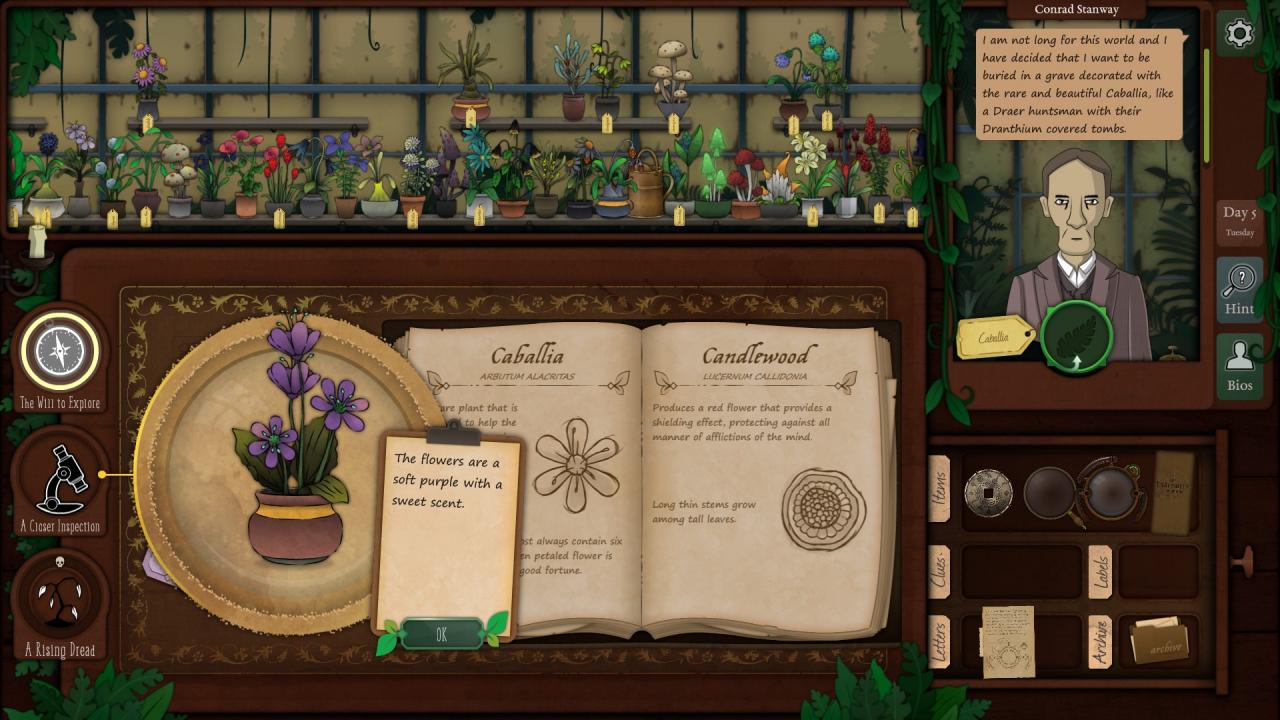This screenshot has height=720, width=1280.
Task: Click the Letters drawer label
Action: coord(939,643)
